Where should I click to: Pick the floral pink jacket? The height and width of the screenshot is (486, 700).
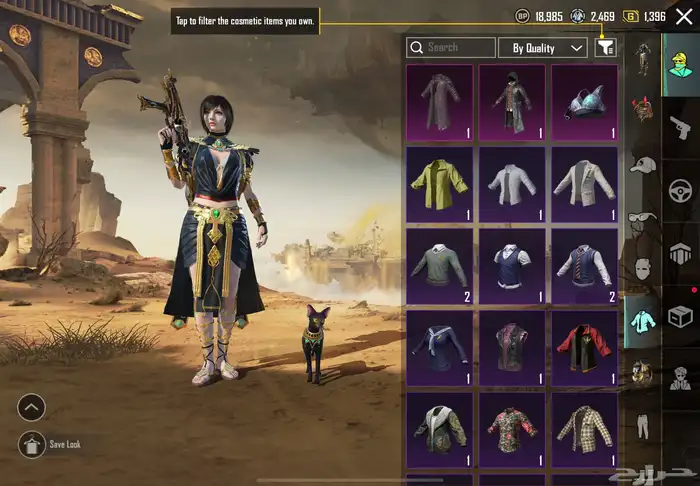click(x=512, y=430)
